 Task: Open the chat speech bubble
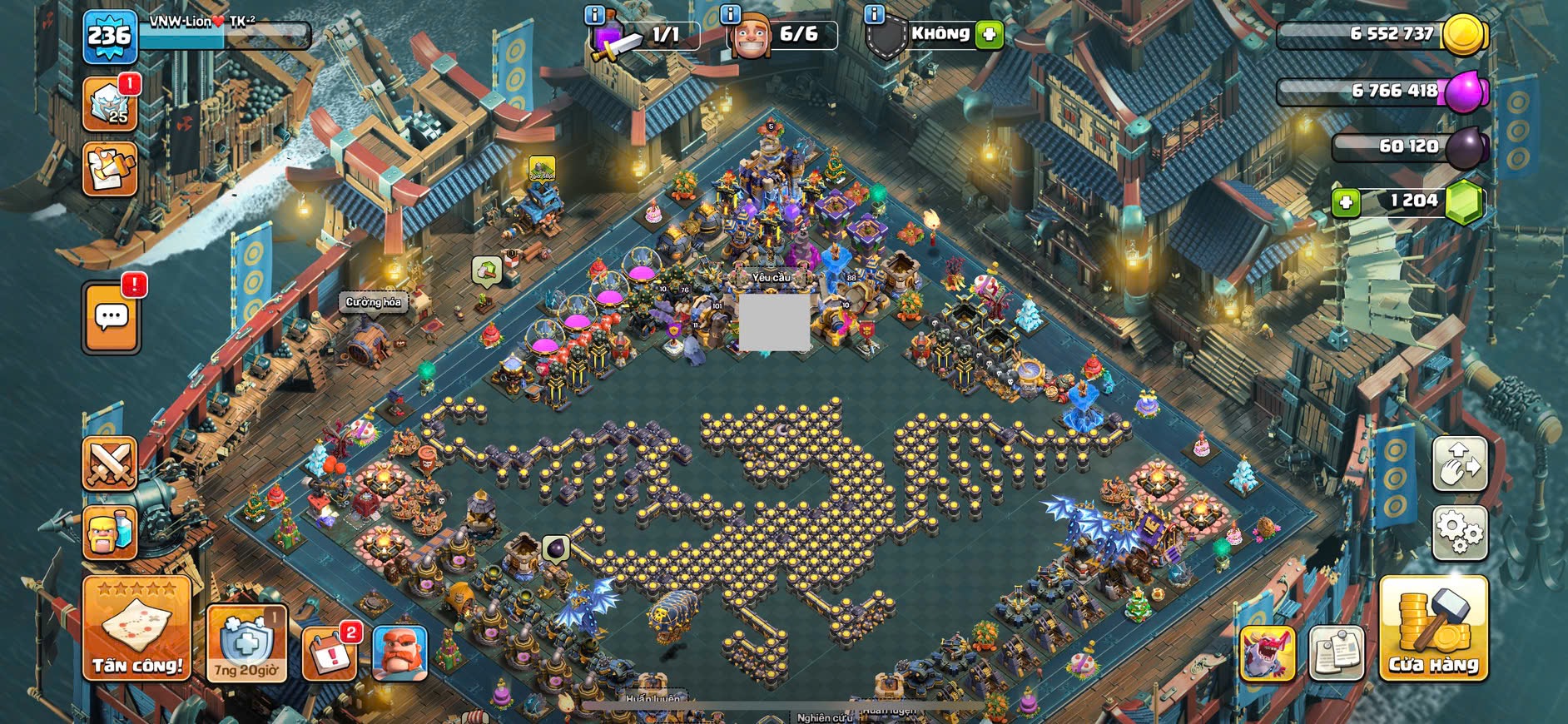click(112, 317)
